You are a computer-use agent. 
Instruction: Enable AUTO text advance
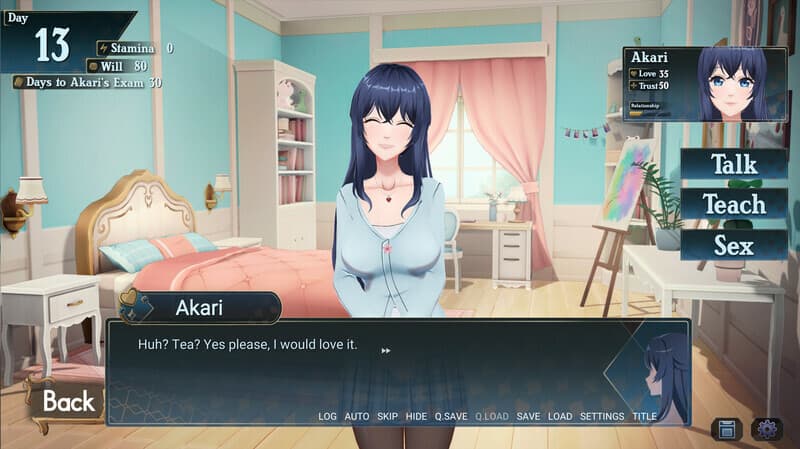[x=357, y=416]
